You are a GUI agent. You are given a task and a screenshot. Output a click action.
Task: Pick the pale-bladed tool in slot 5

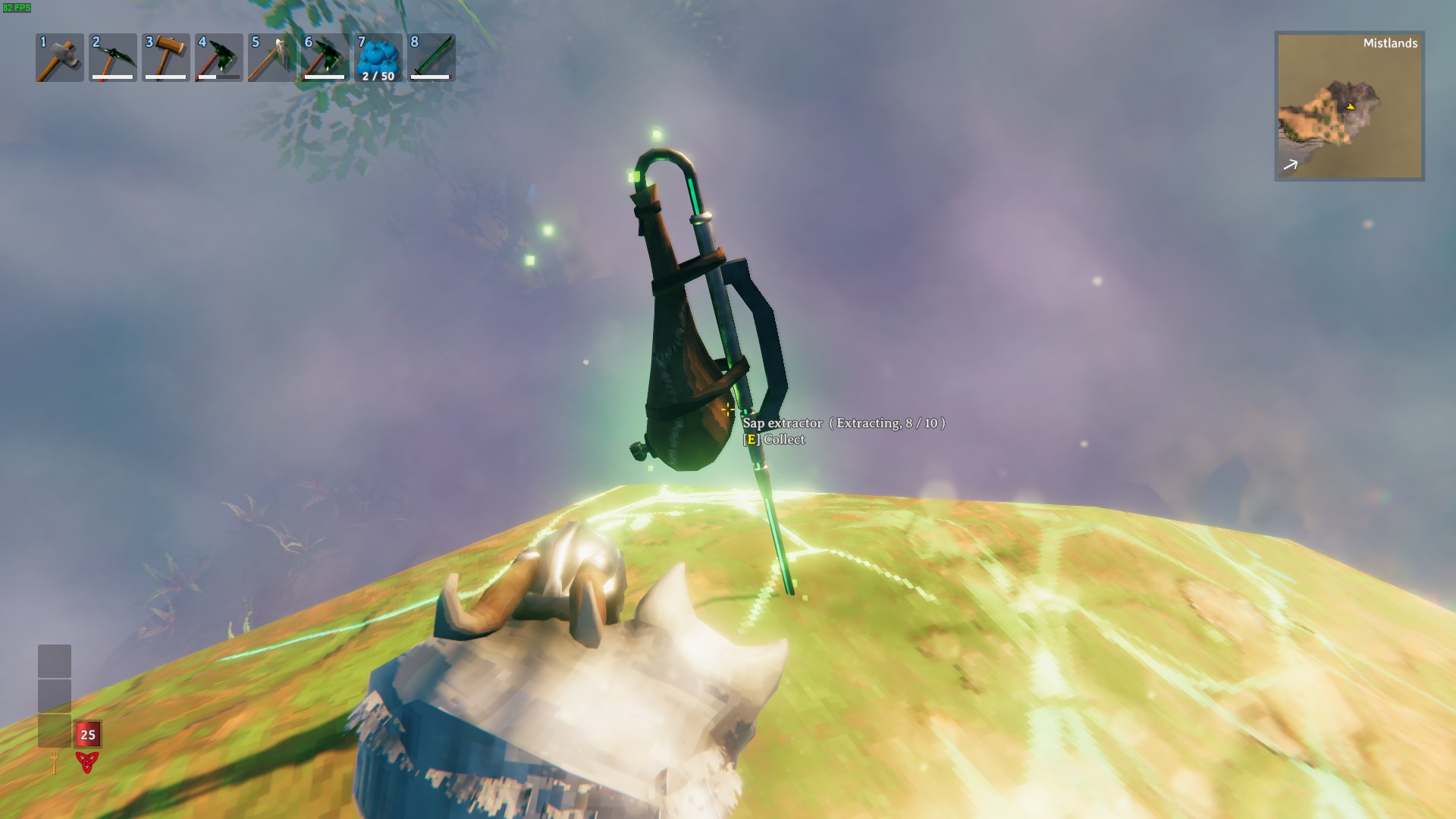point(271,58)
